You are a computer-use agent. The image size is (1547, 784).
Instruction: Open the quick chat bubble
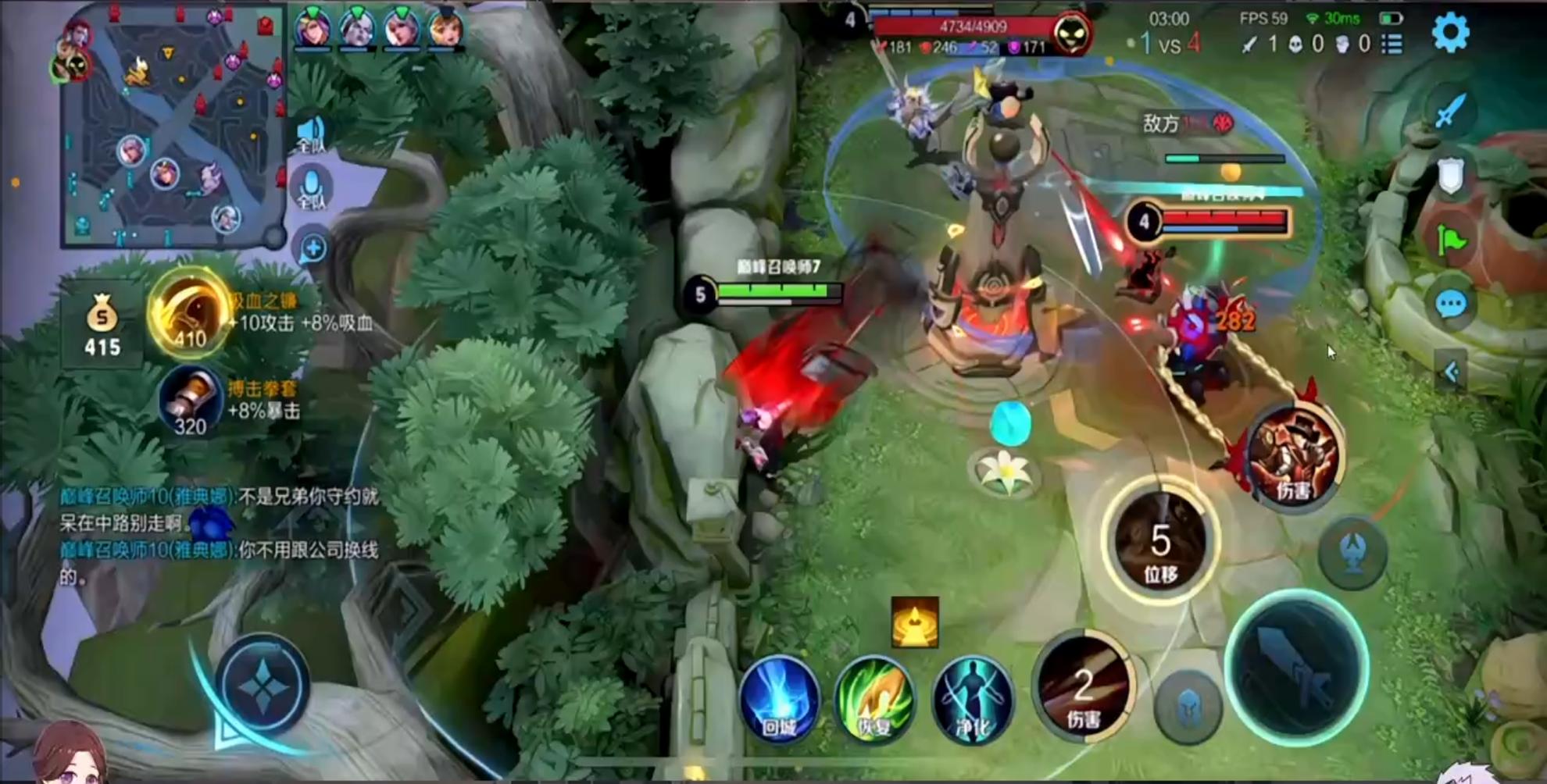1451,304
